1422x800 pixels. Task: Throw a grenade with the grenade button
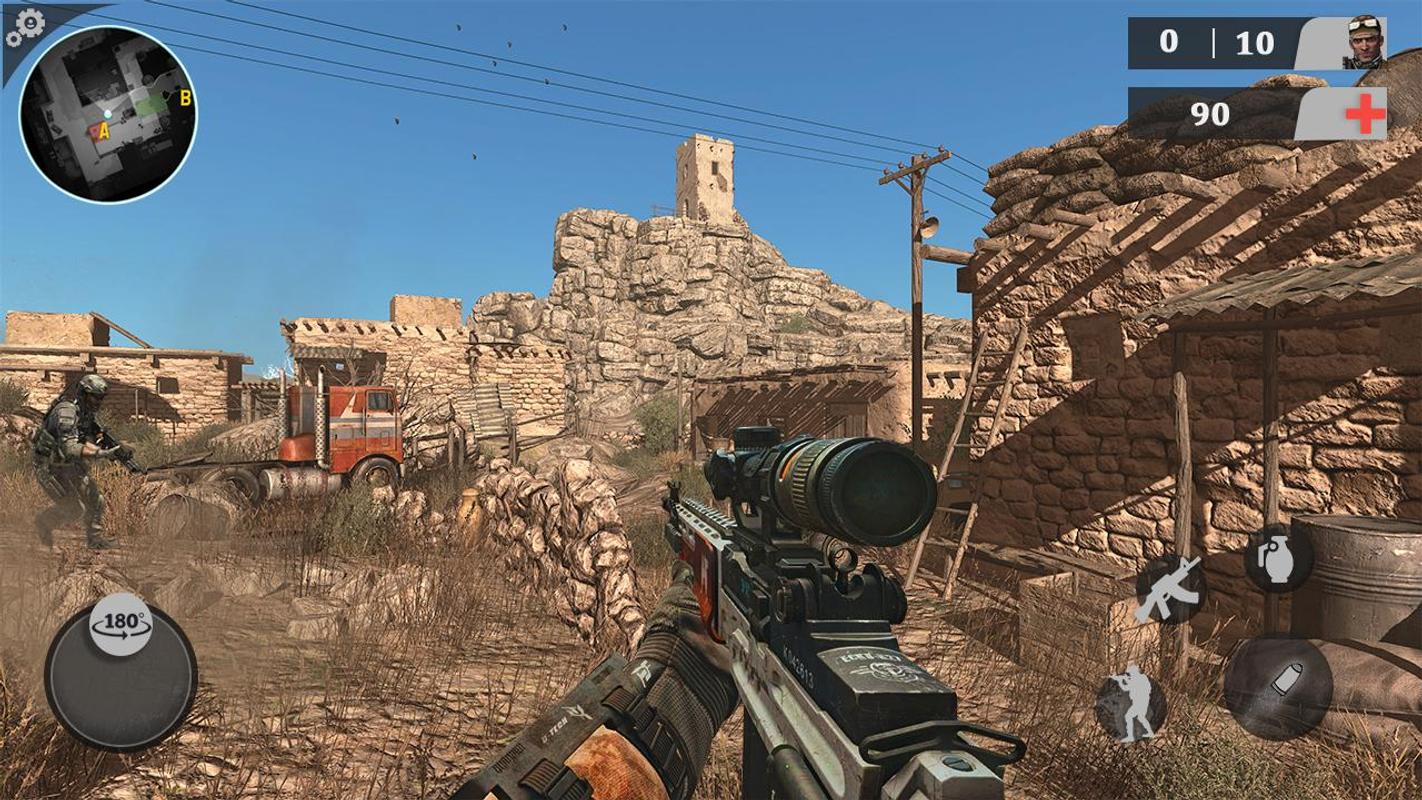pyautogui.click(x=1277, y=560)
